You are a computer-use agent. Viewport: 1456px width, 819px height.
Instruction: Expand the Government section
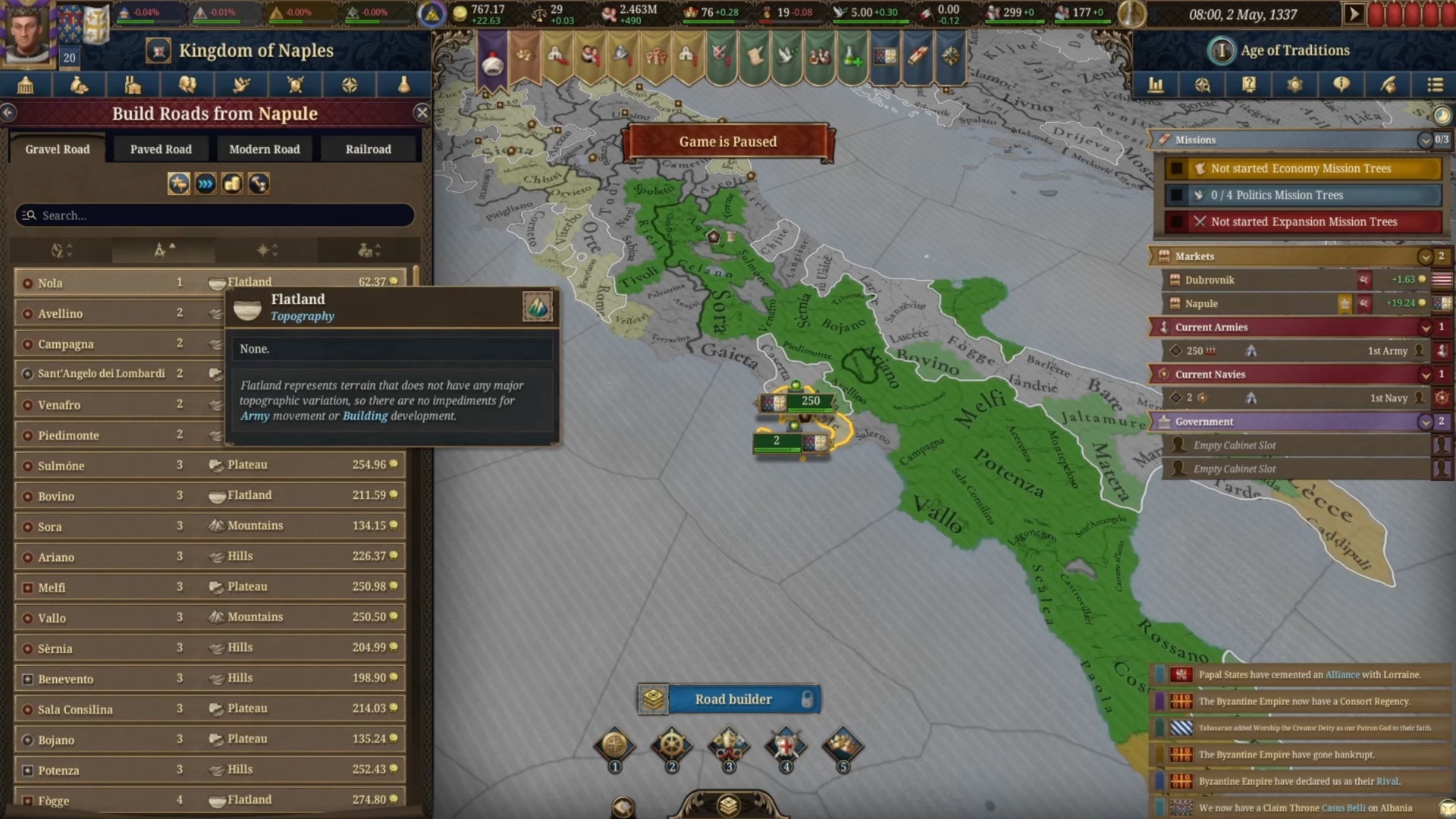(x=1426, y=422)
